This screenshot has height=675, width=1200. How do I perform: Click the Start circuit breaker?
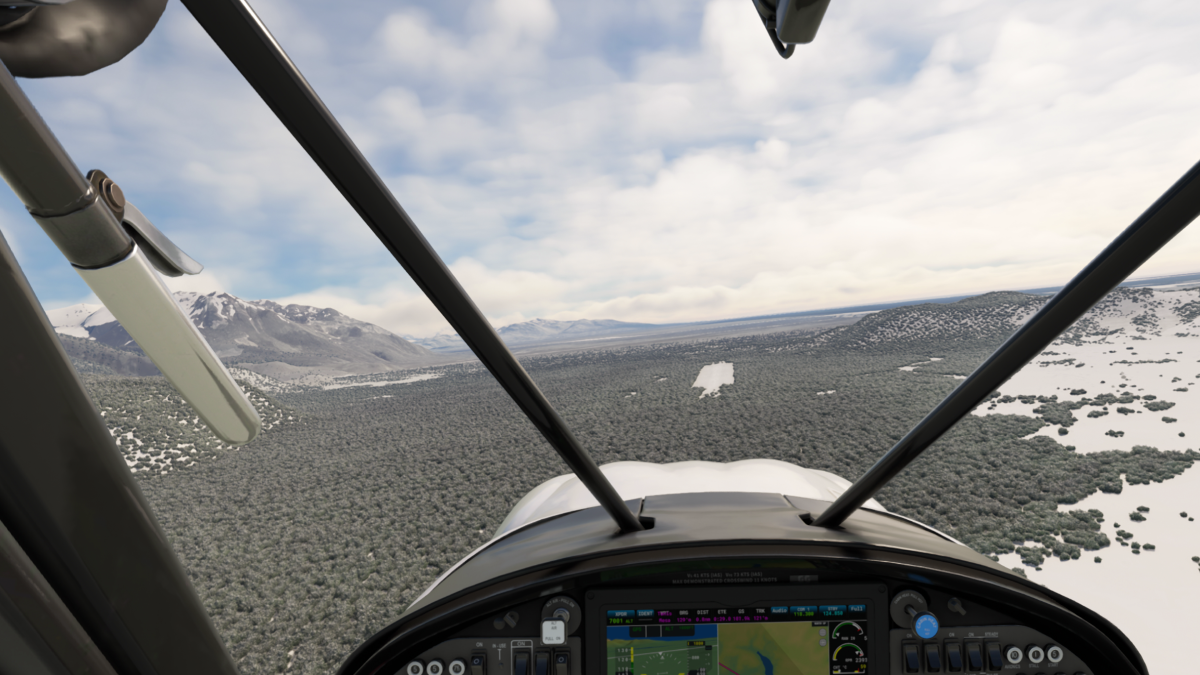[x=1054, y=654]
